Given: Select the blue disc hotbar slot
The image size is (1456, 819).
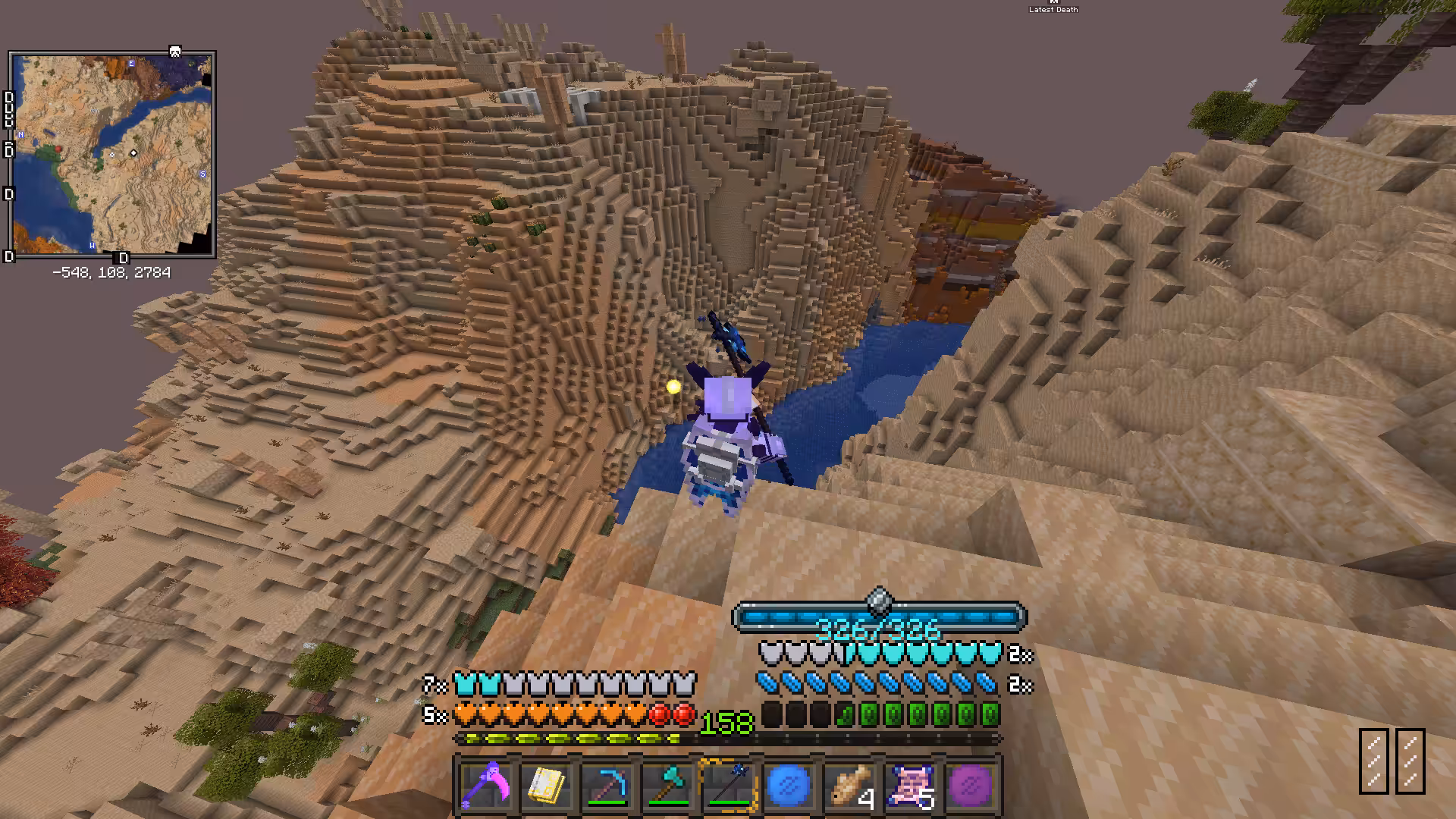Looking at the screenshot, I should pyautogui.click(x=789, y=786).
